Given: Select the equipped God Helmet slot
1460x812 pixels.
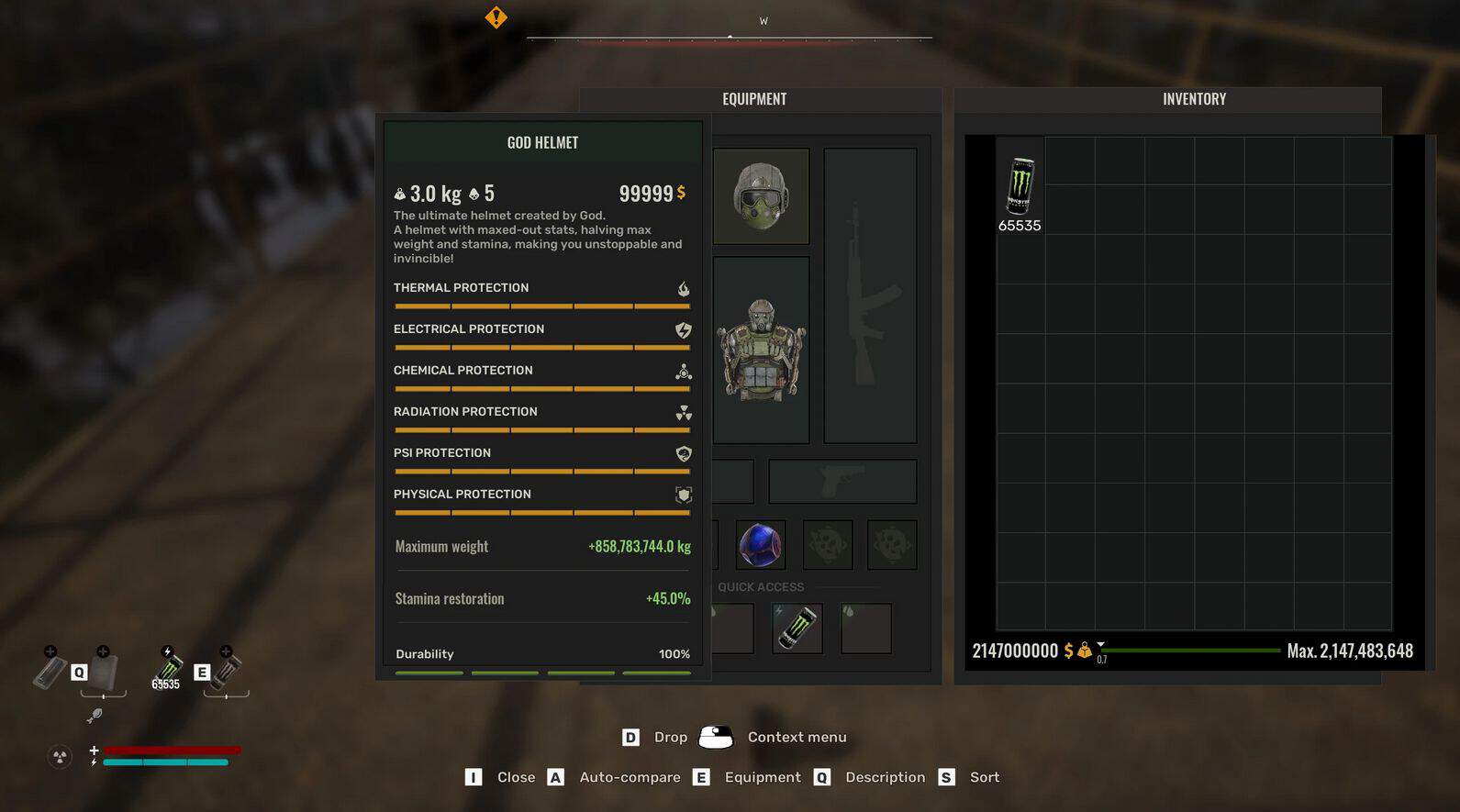Looking at the screenshot, I should coord(761,196).
